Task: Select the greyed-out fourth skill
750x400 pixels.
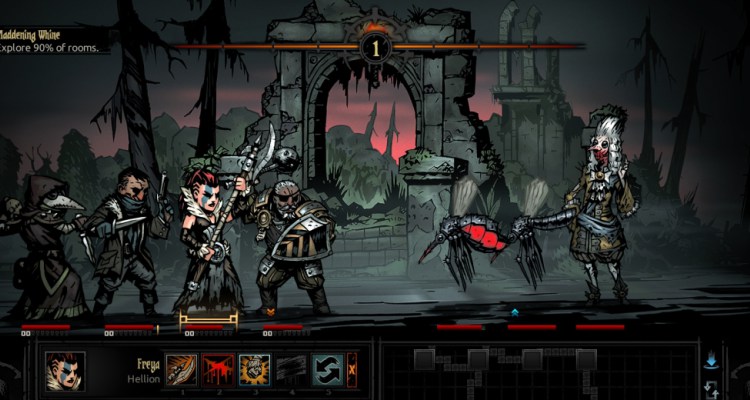Action: (x=290, y=370)
